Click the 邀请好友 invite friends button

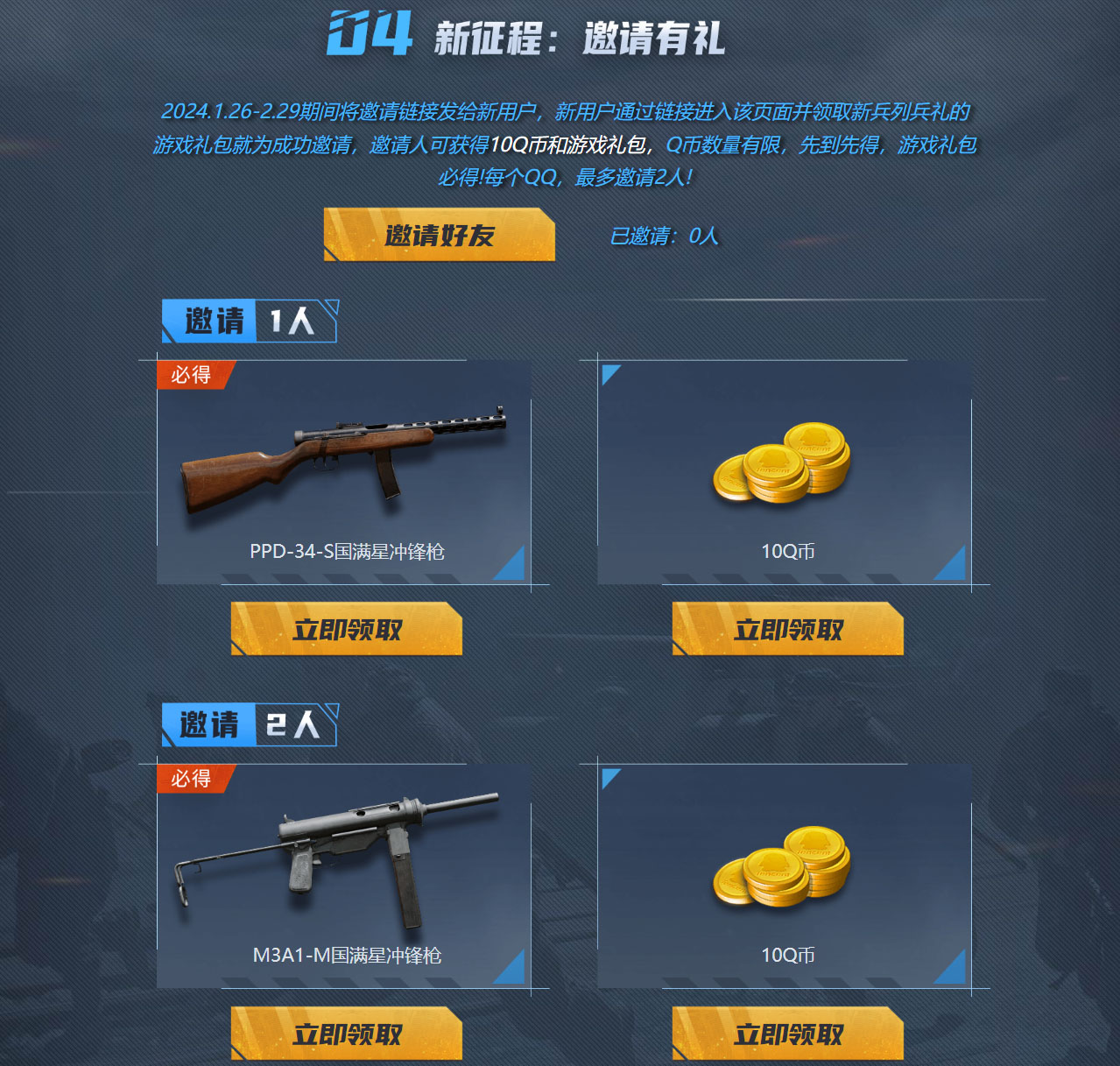point(439,235)
